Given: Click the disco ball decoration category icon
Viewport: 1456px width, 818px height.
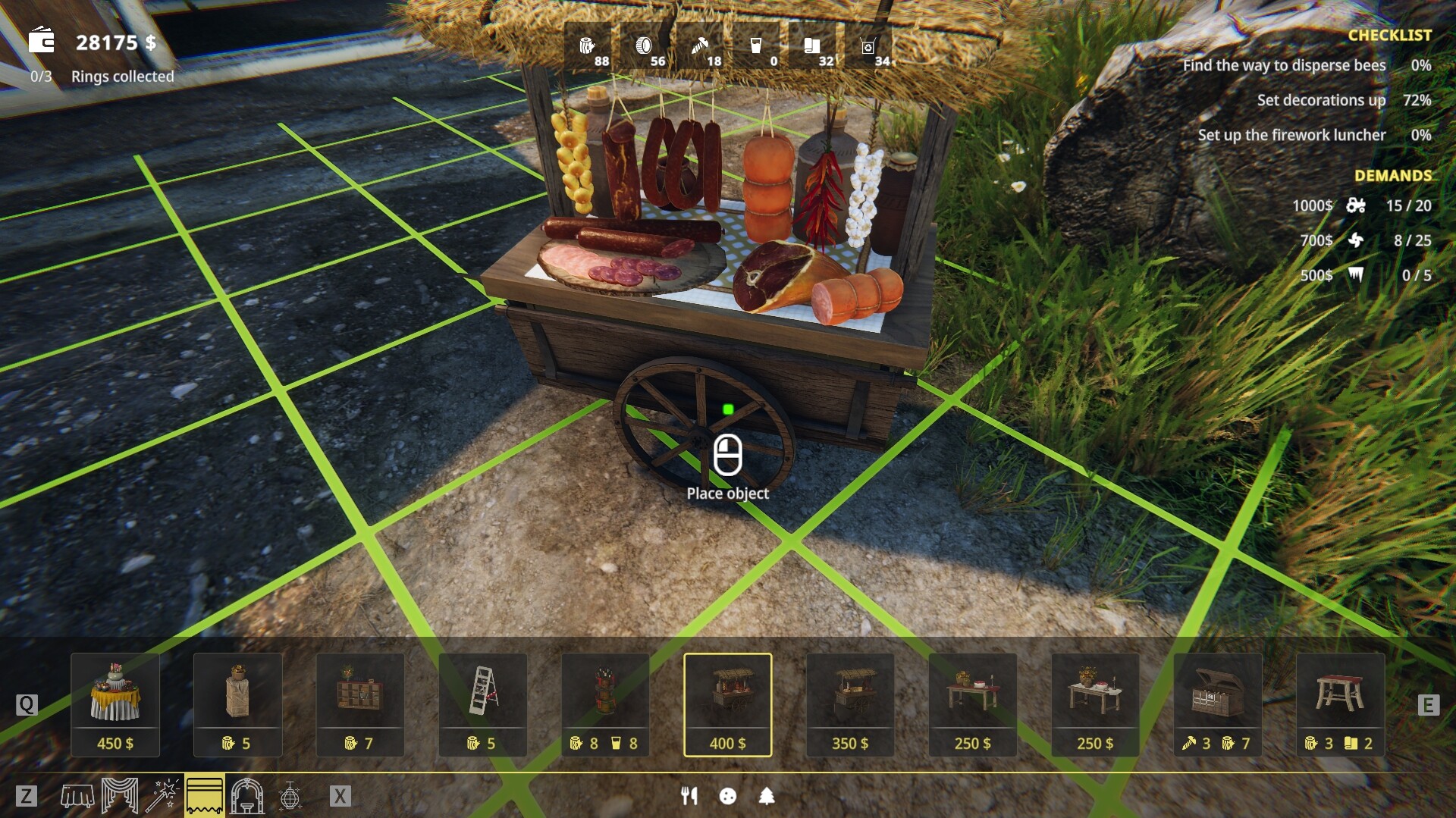Looking at the screenshot, I should pyautogui.click(x=292, y=797).
